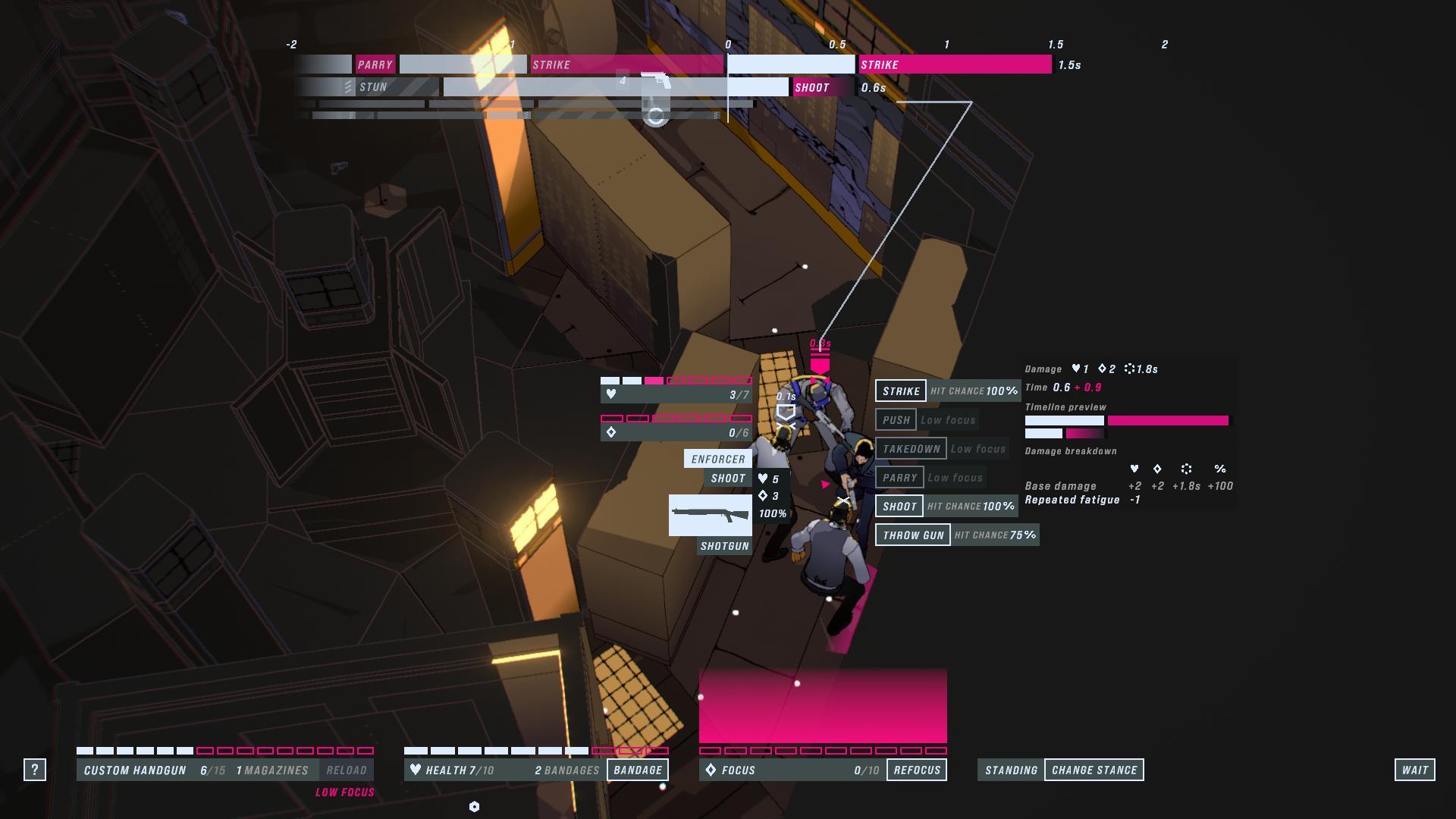Click the diamond icon next to Focus
The height and width of the screenshot is (819, 1456).
point(711,769)
